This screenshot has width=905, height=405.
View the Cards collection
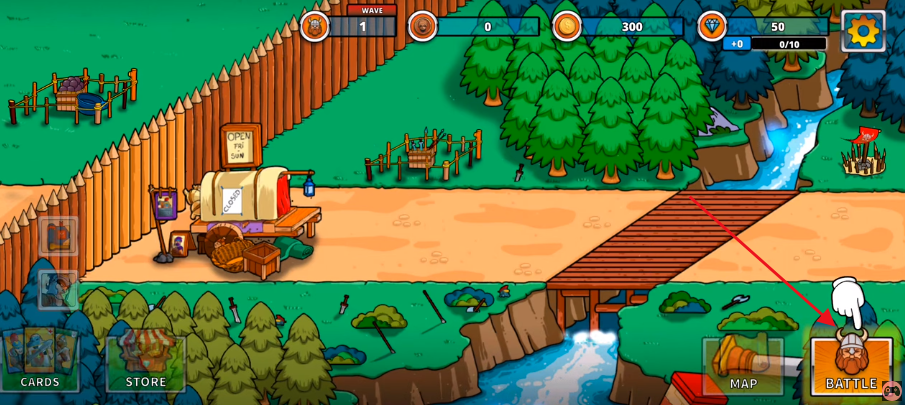coord(40,360)
